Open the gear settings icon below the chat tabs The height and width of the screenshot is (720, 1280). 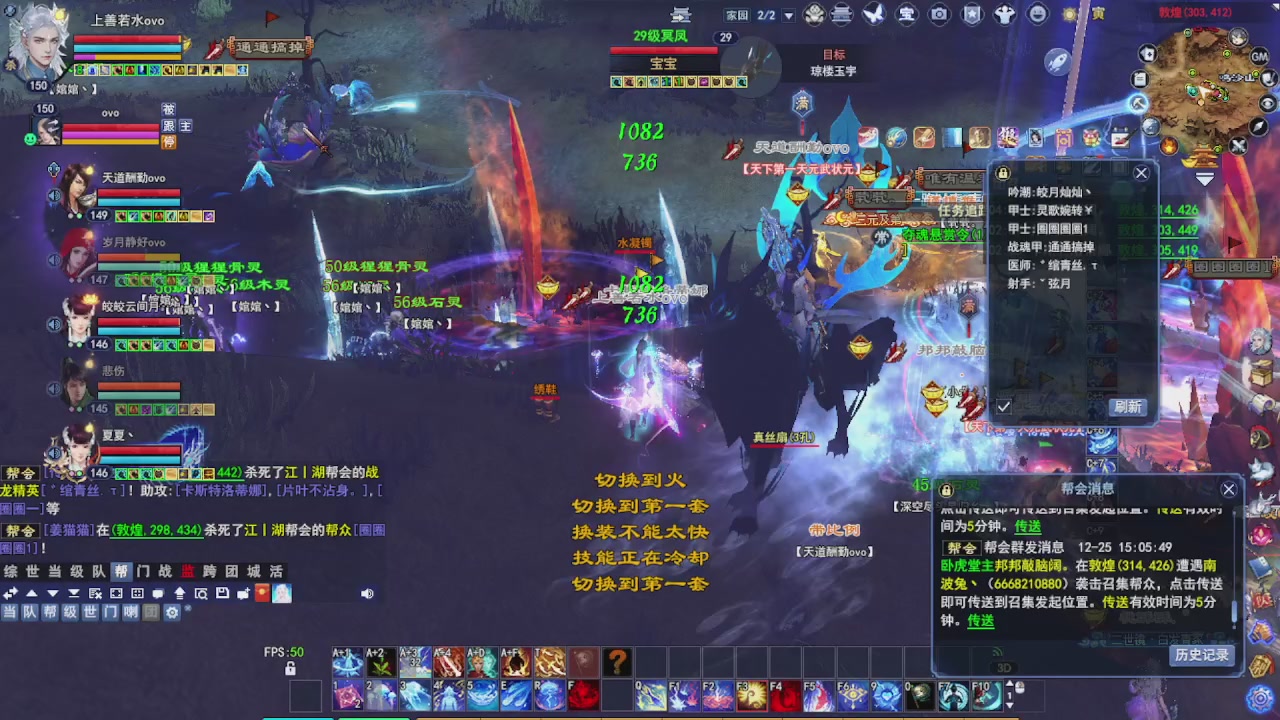pyautogui.click(x=171, y=611)
